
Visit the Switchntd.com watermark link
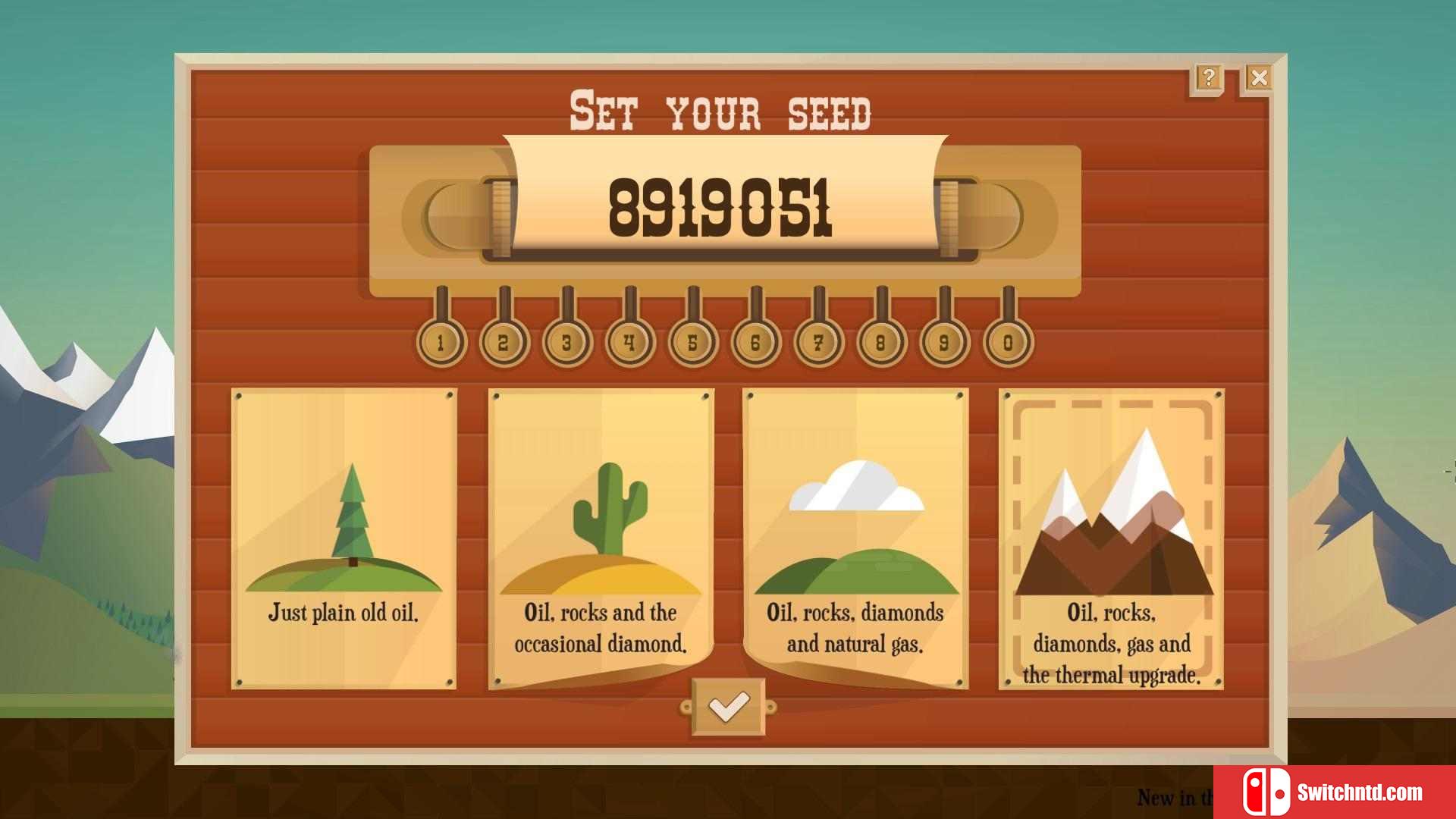[1335, 792]
